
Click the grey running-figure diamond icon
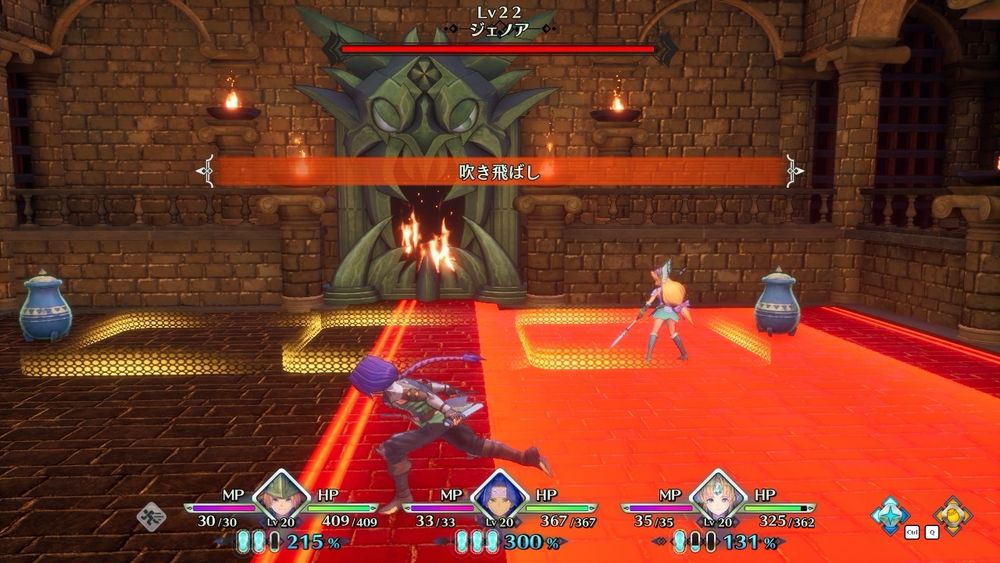[152, 517]
